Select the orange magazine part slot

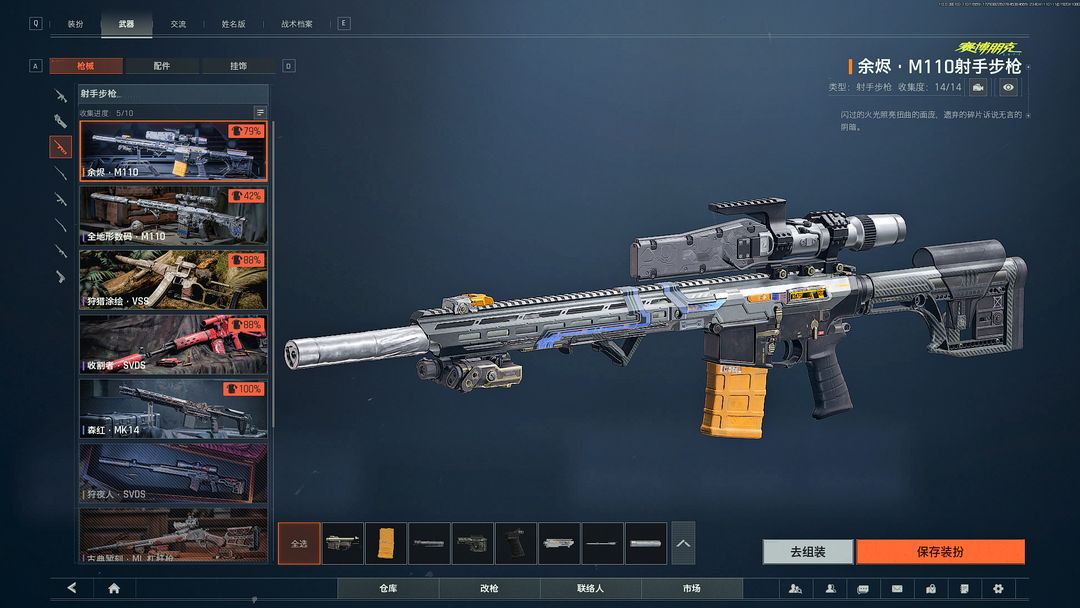[386, 543]
